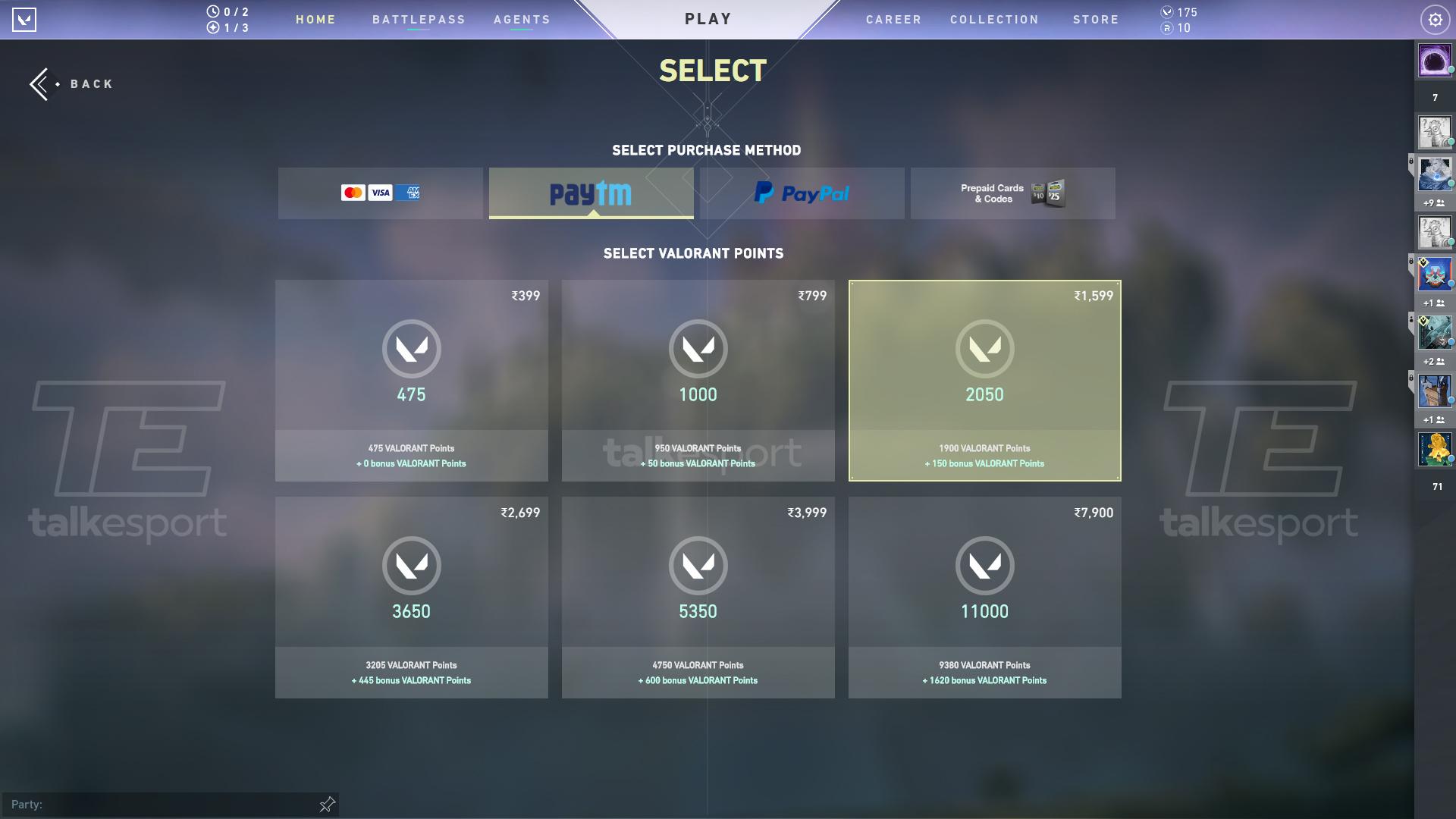Choose the 11000 Valorant Points bundle
Image resolution: width=1456 pixels, height=819 pixels.
click(x=984, y=597)
